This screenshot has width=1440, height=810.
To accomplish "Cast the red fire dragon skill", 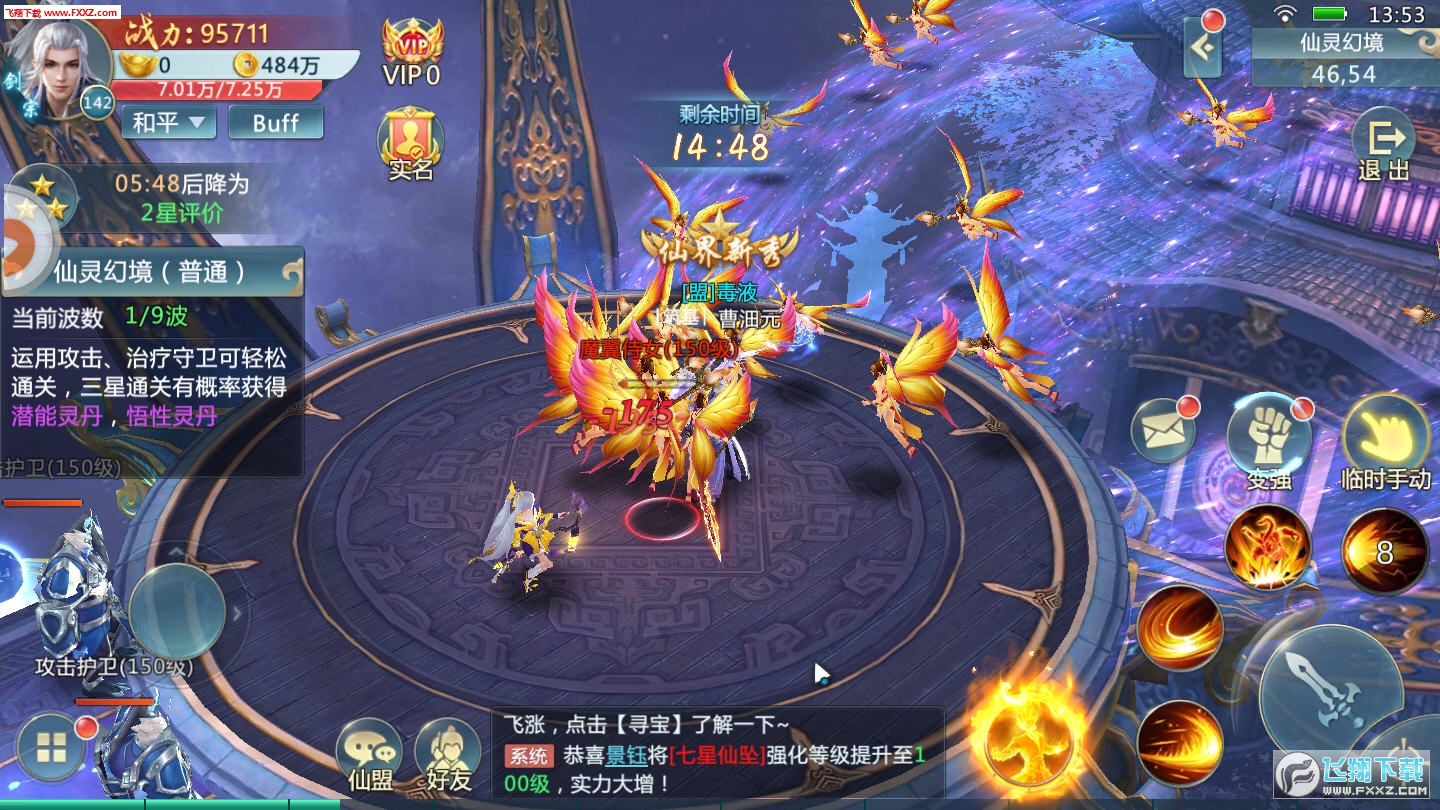I will coord(1268,547).
